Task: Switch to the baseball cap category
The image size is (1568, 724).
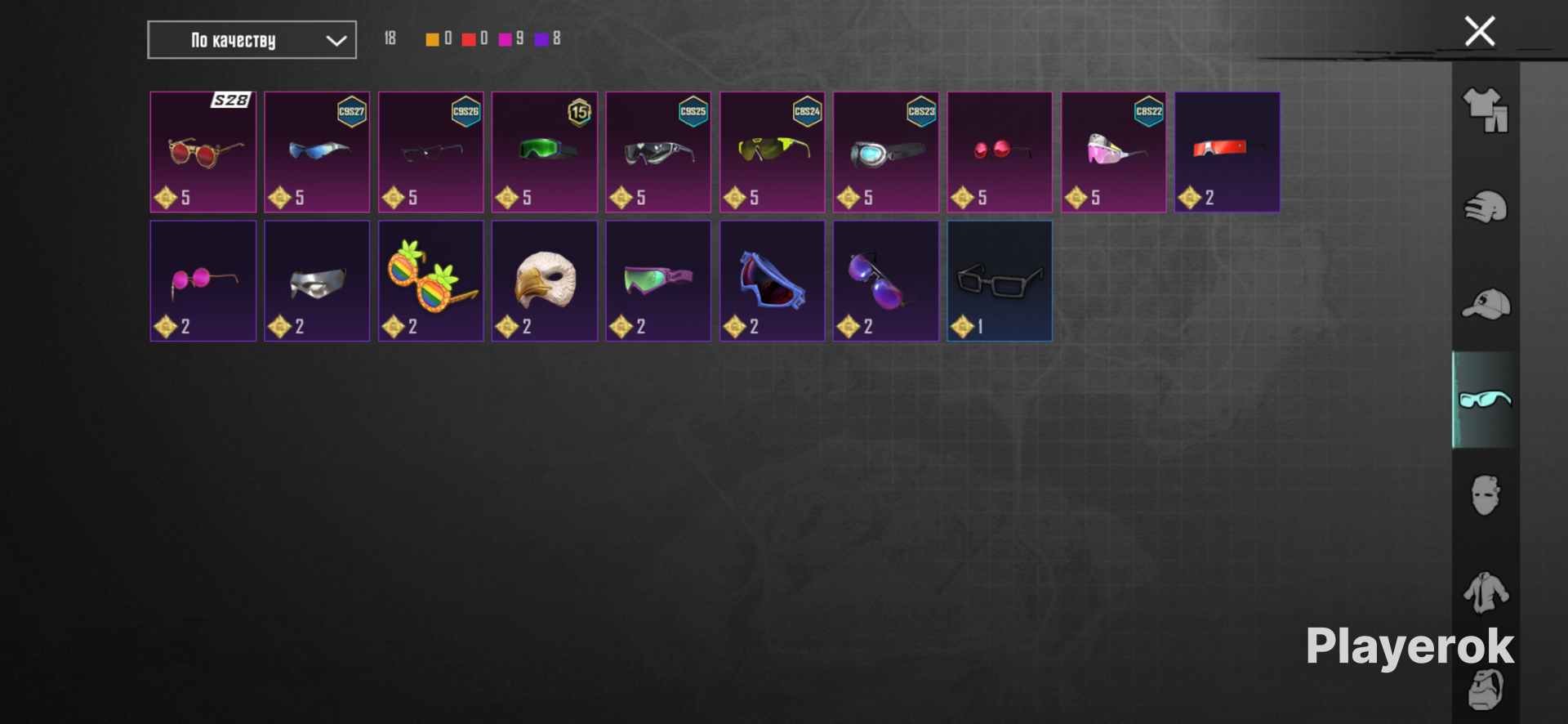Action: click(1486, 305)
